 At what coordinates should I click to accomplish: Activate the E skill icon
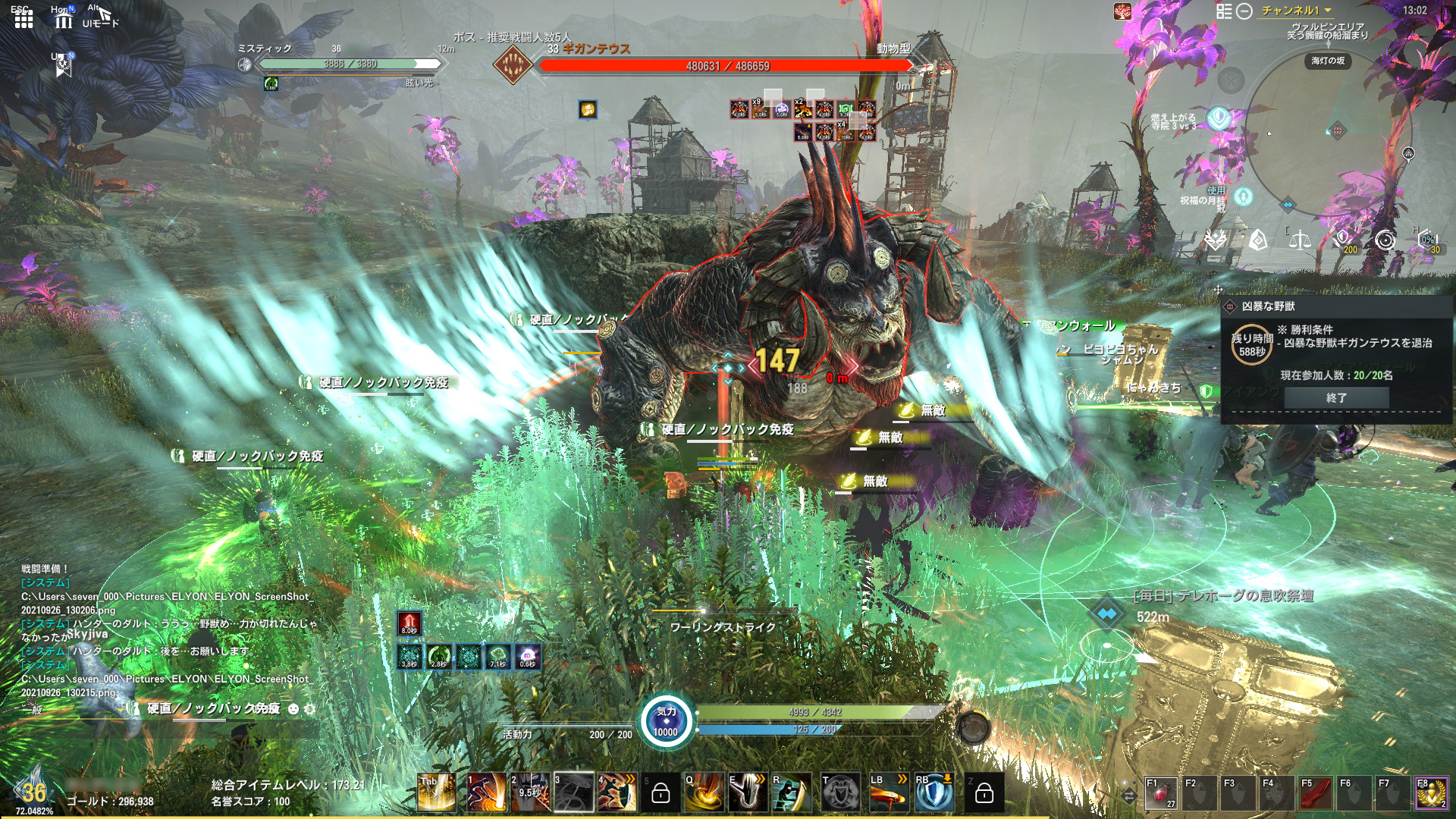[748, 793]
